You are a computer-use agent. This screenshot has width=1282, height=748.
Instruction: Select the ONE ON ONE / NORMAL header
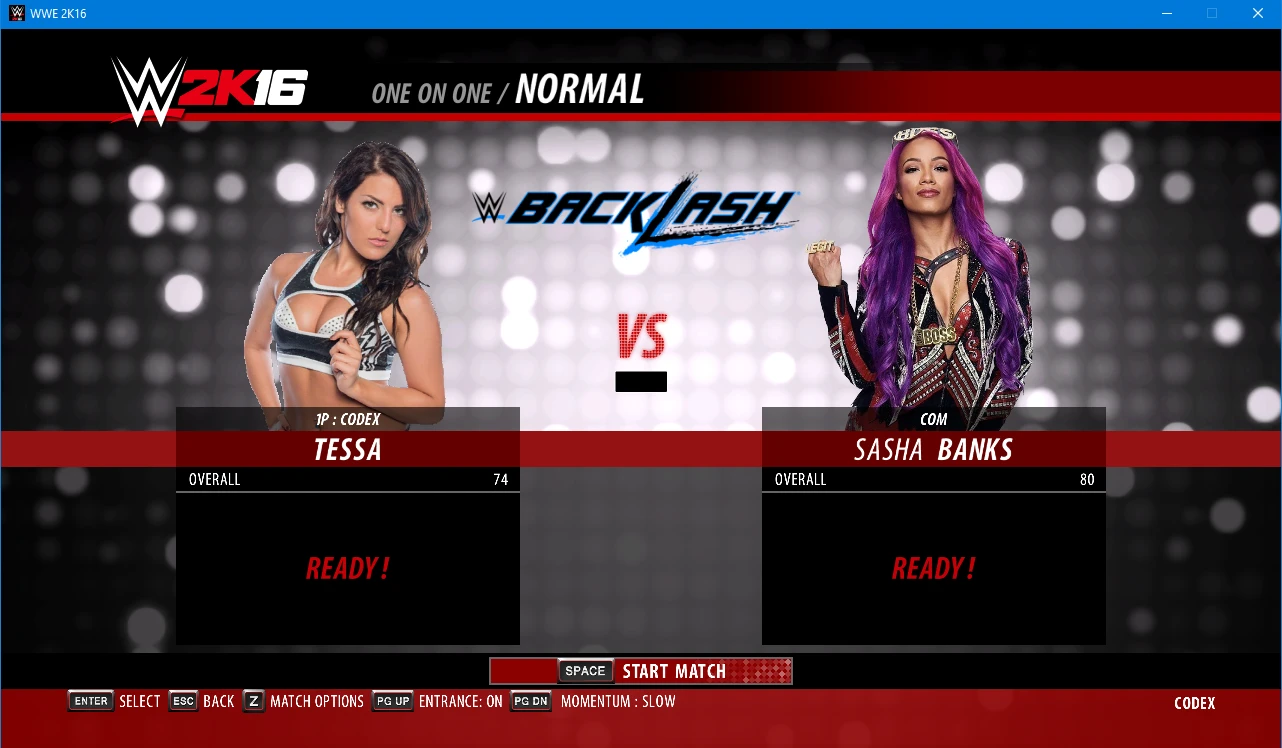click(507, 91)
